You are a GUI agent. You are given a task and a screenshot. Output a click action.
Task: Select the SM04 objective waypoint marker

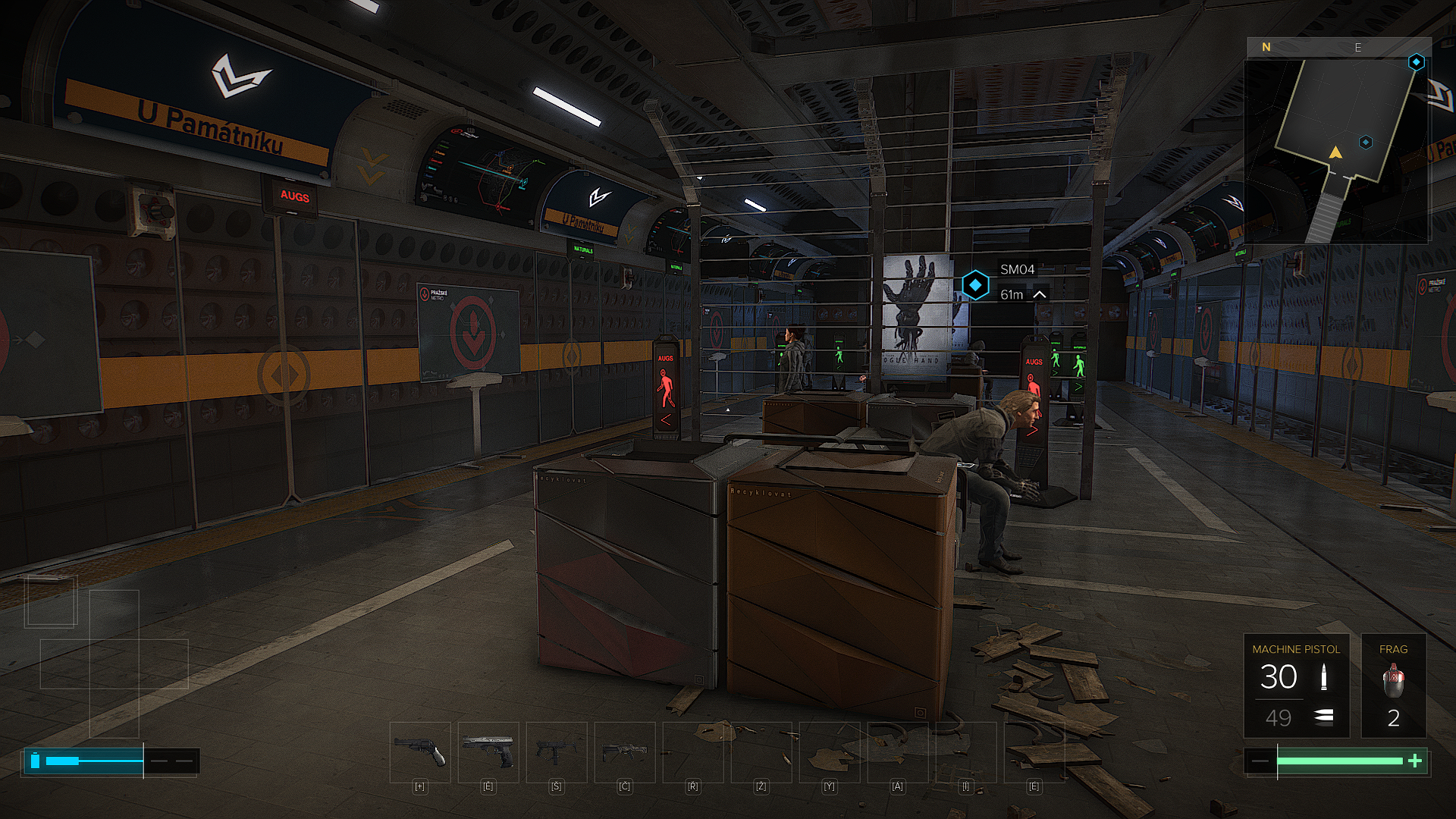[975, 285]
